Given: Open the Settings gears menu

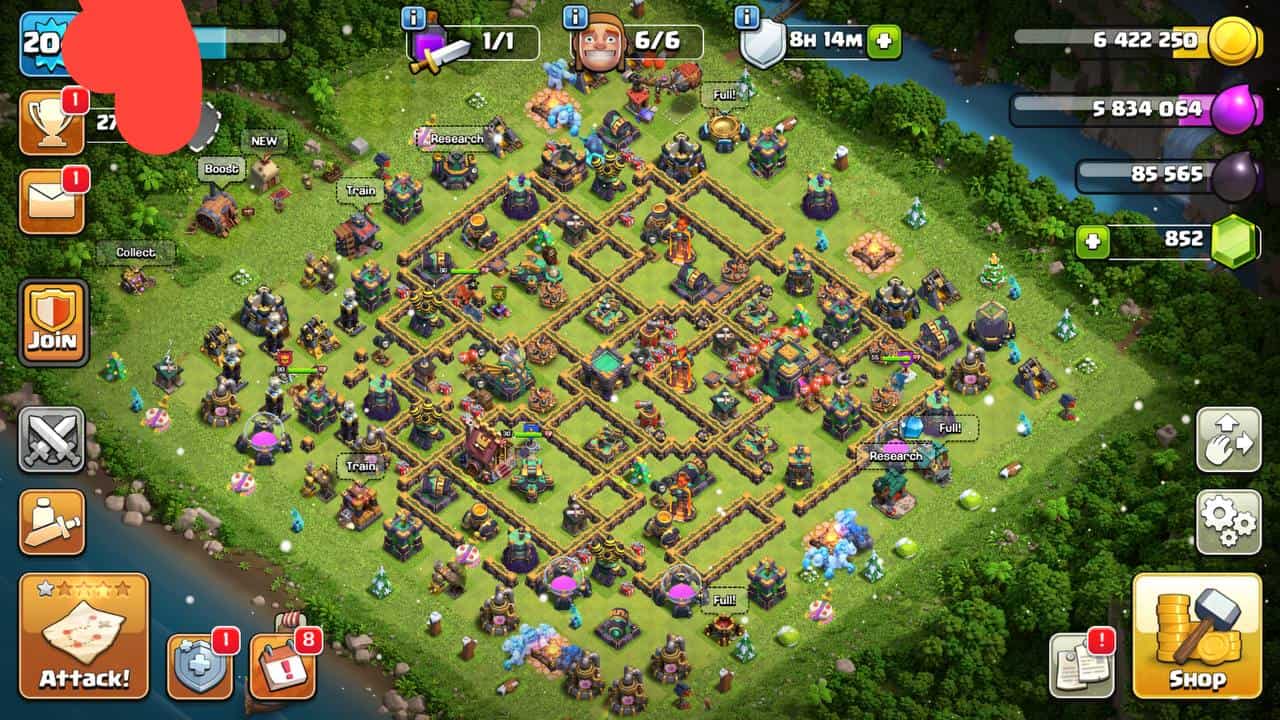Looking at the screenshot, I should coord(1228,521).
